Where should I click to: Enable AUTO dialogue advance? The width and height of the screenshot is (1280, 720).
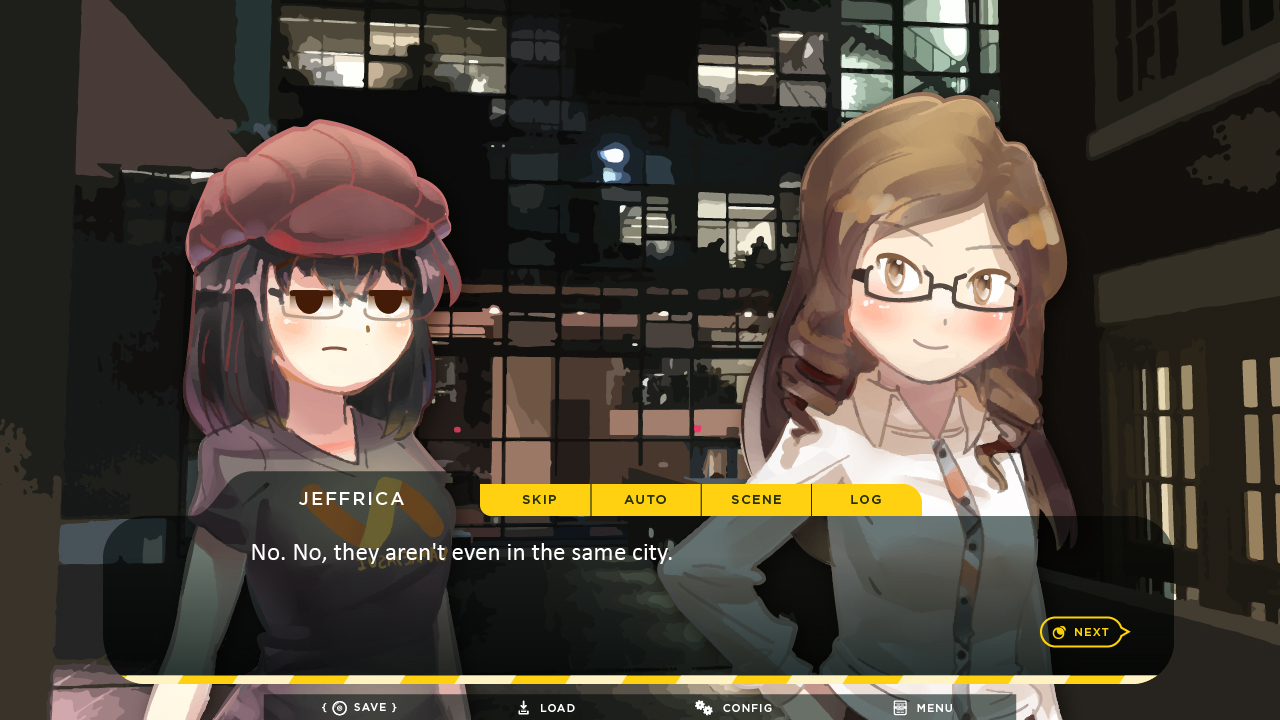coord(646,500)
